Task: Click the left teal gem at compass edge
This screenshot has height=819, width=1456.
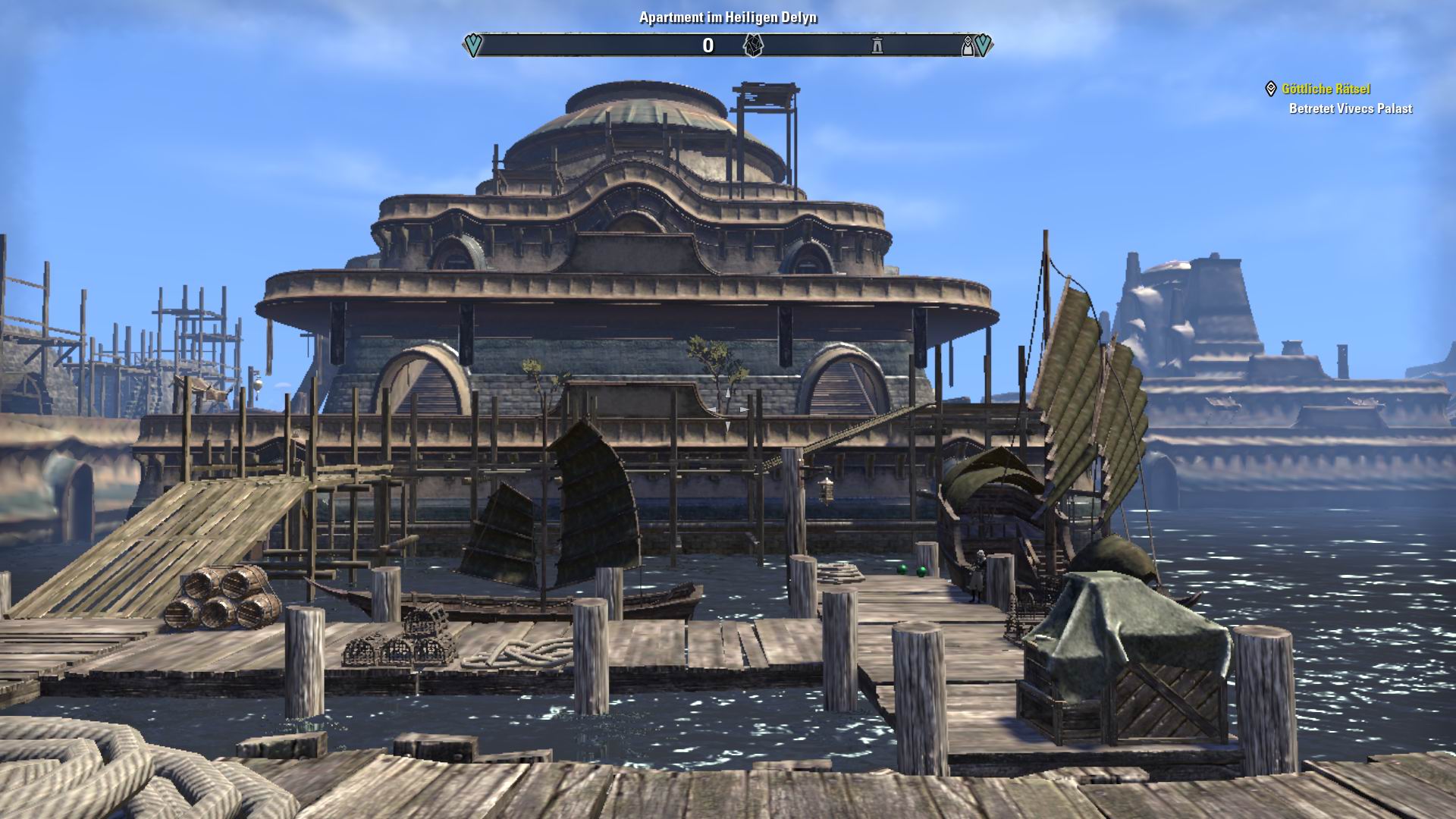Action: point(472,45)
